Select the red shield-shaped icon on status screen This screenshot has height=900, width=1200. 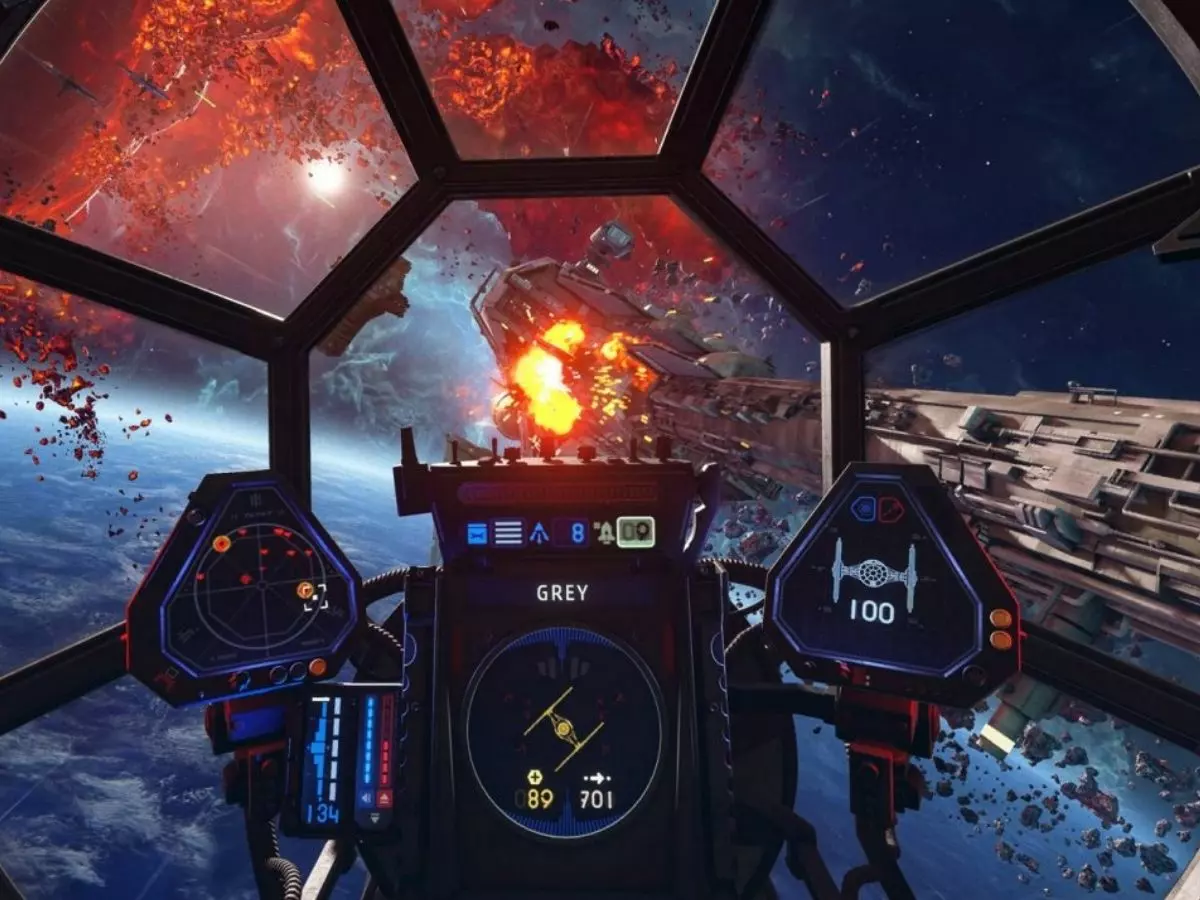(x=889, y=509)
